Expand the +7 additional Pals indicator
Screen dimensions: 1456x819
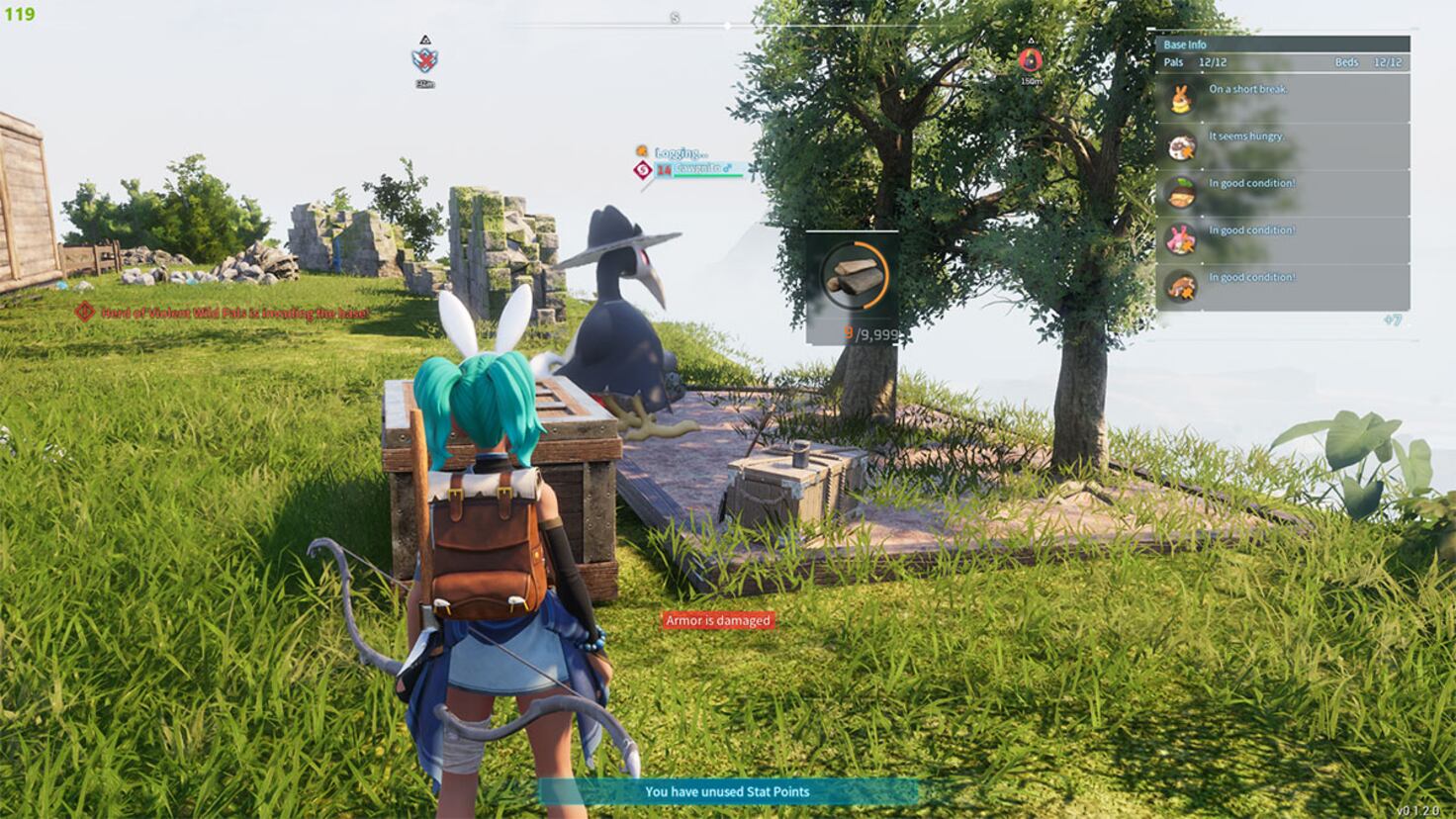tap(1393, 320)
